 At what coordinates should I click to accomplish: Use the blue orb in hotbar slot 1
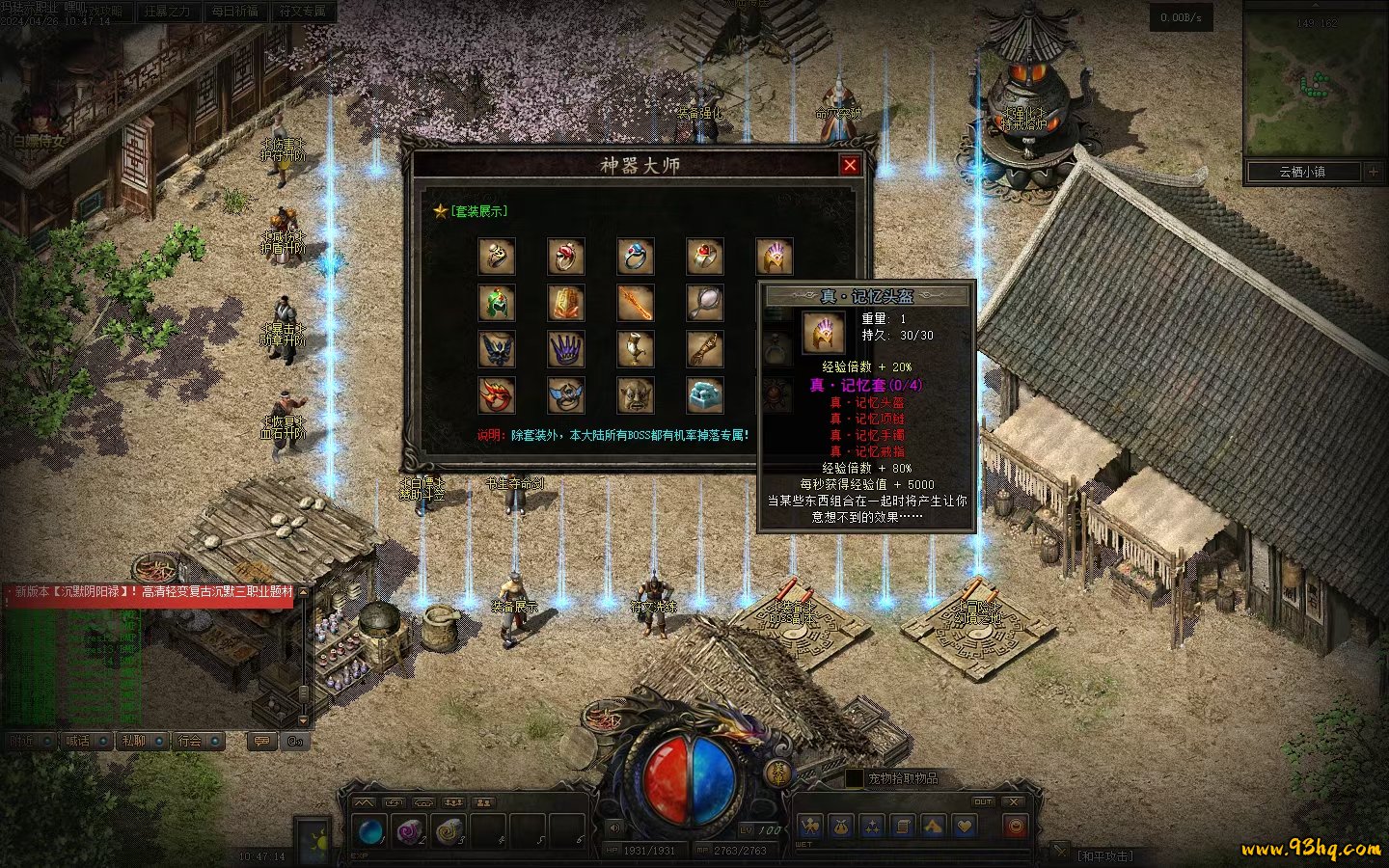point(369,831)
